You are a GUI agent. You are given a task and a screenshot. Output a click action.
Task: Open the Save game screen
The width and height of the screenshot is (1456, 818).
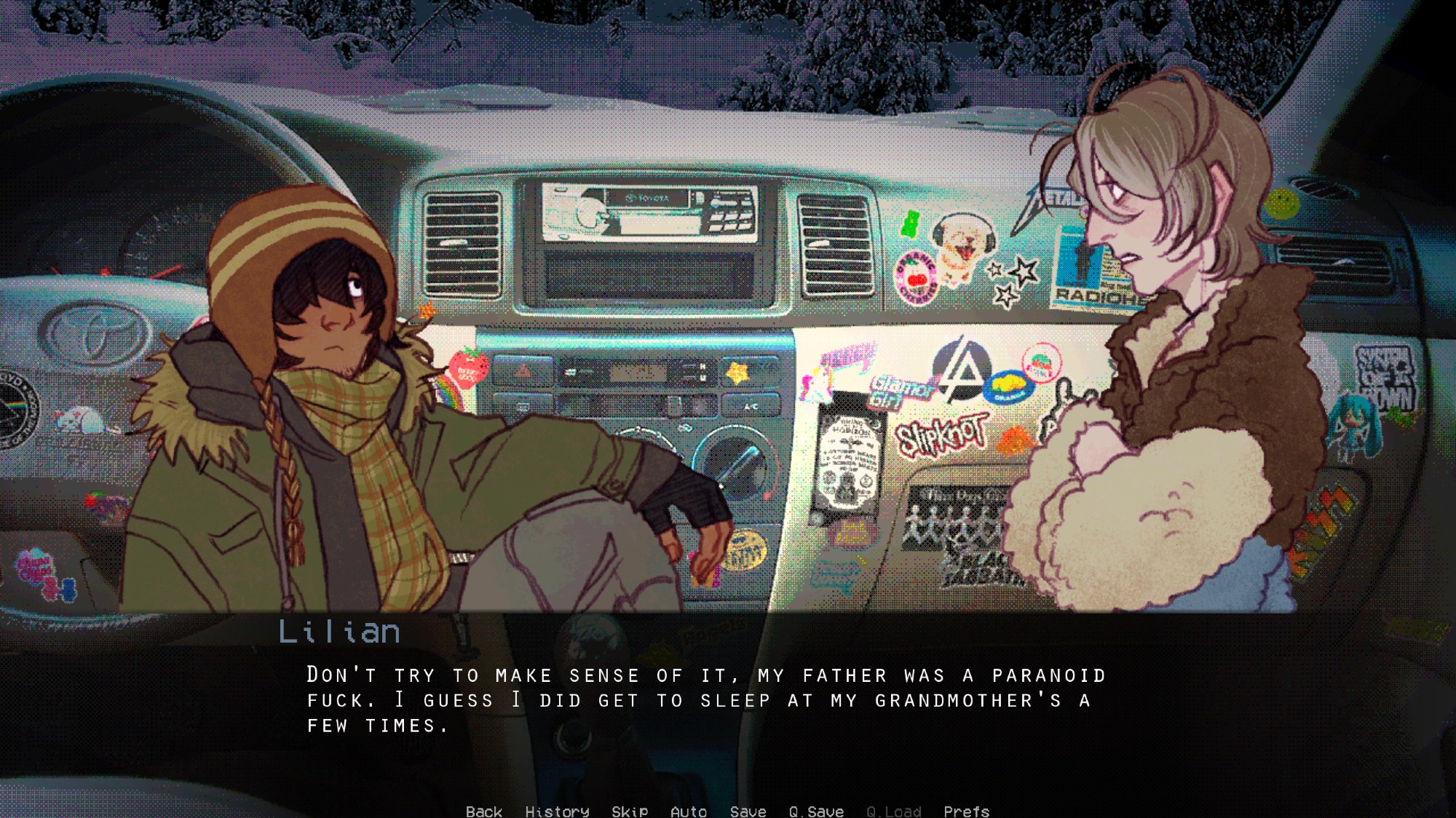(x=748, y=811)
